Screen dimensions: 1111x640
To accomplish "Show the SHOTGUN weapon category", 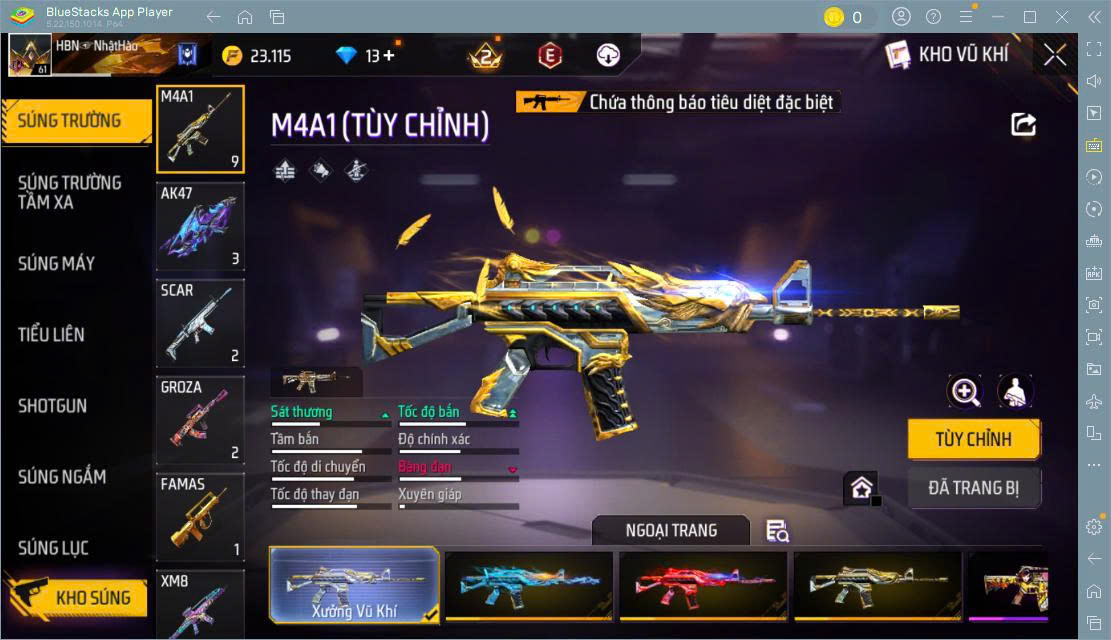I will (x=52, y=406).
